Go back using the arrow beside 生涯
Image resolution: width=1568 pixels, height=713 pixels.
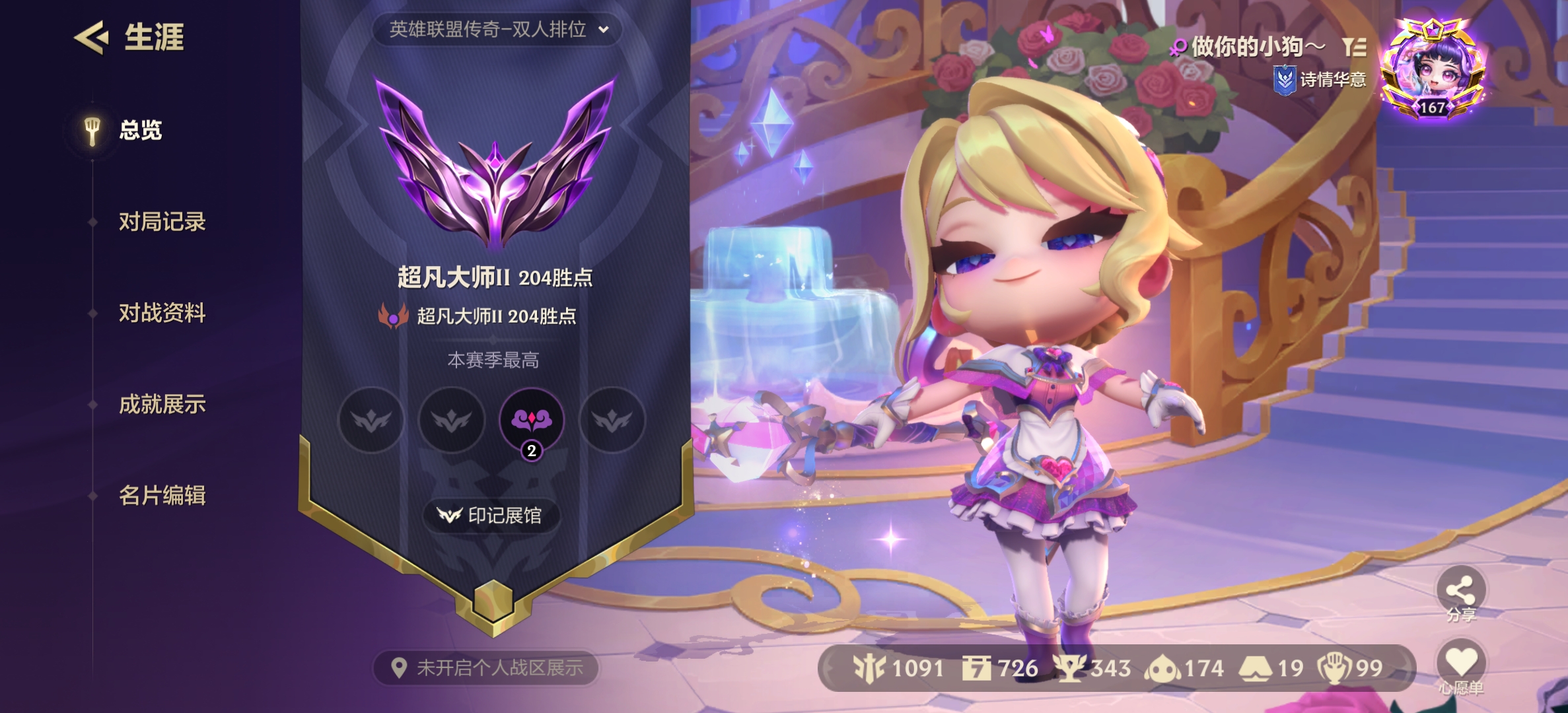pos(91,37)
